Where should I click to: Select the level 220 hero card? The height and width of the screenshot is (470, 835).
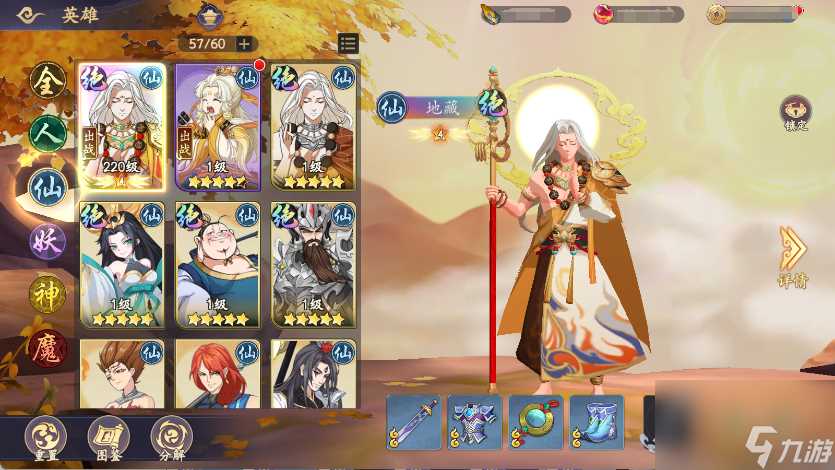123,127
